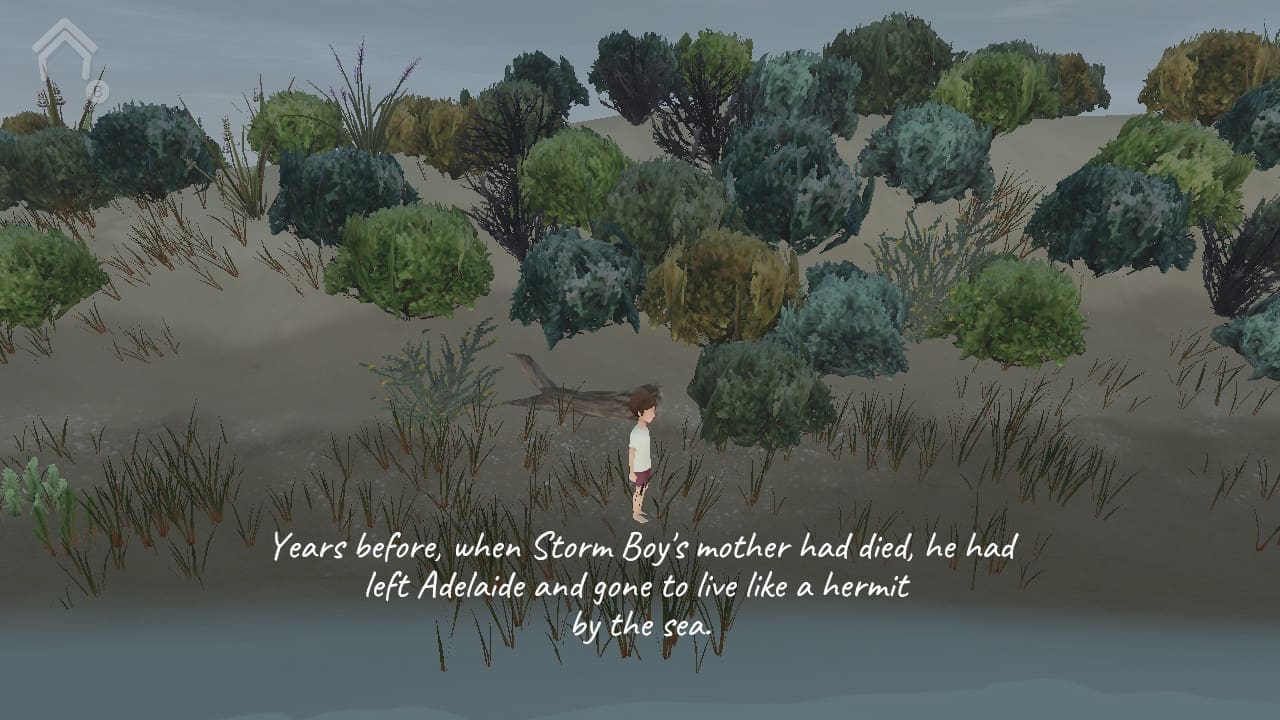This screenshot has width=1280, height=720.
Task: Select the circular badge showing 6
Action: pyautogui.click(x=97, y=88)
